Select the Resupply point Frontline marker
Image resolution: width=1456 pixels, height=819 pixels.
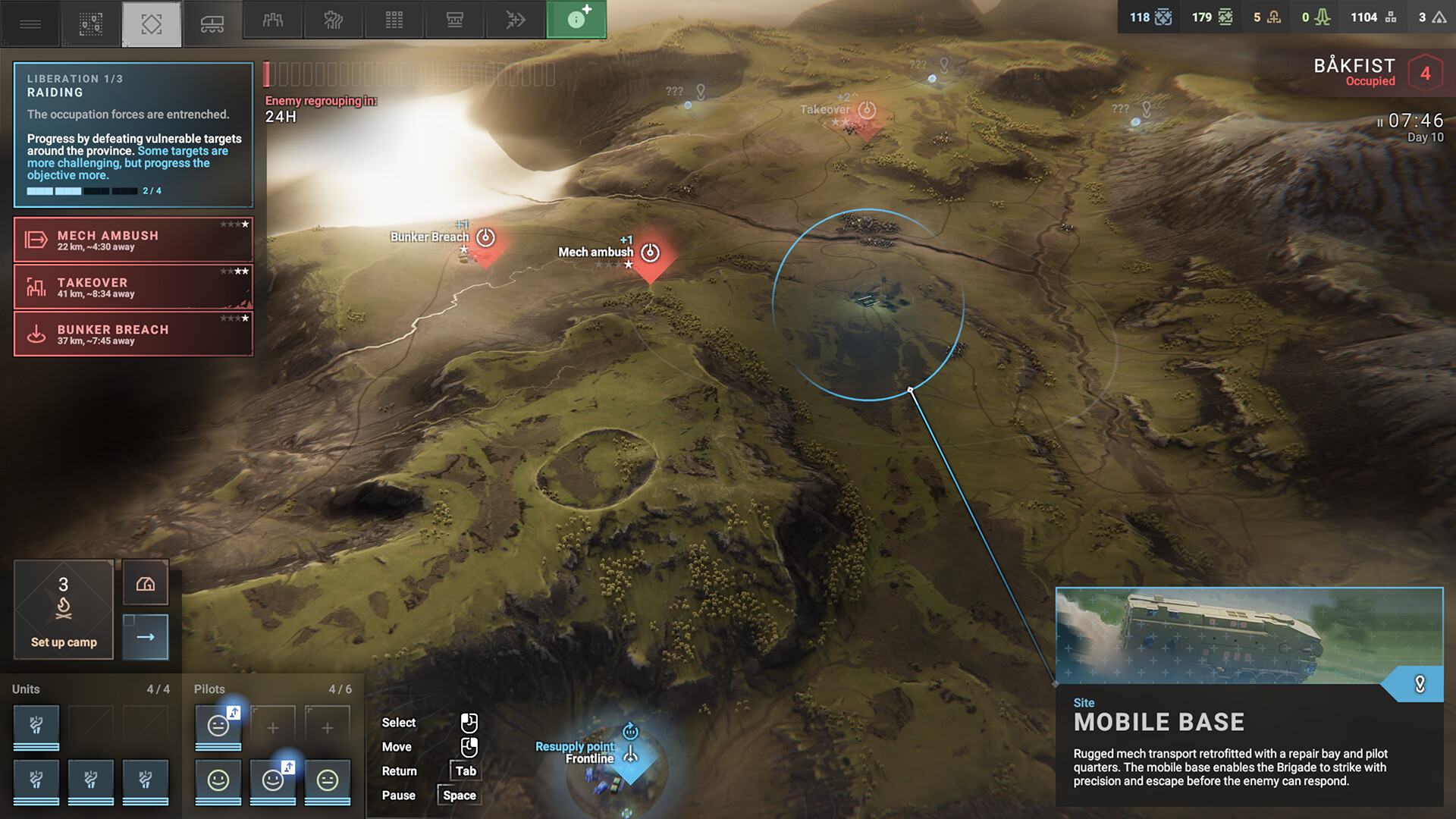tap(630, 755)
